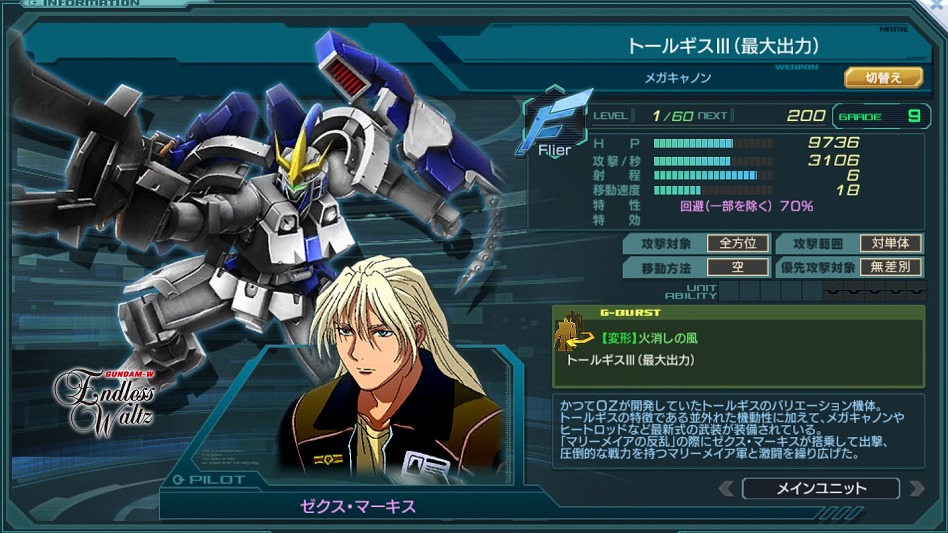Select the メインユニット button
This screenshot has height=533, width=948.
(x=821, y=489)
